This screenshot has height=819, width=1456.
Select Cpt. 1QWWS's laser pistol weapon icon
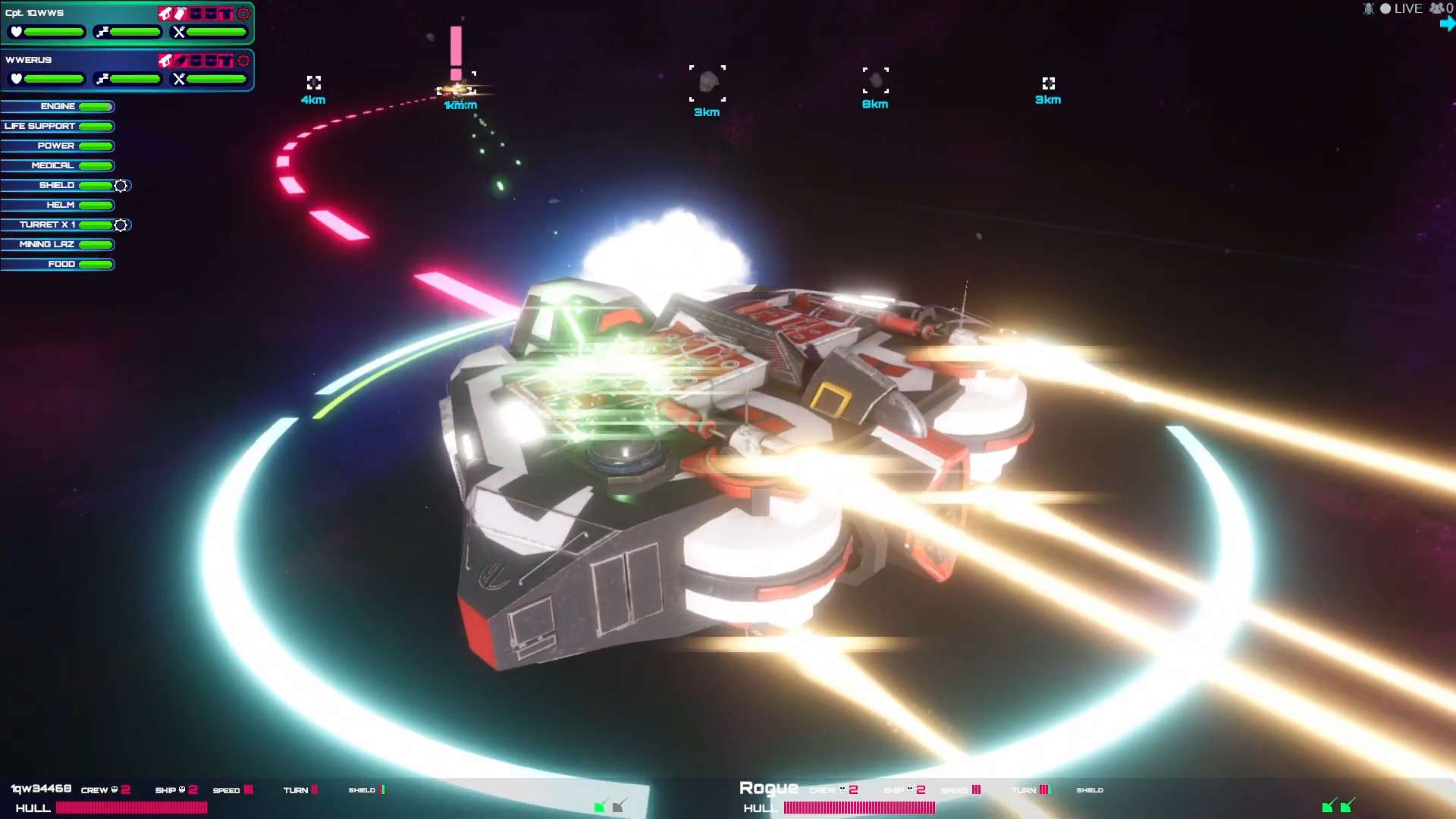tap(165, 13)
